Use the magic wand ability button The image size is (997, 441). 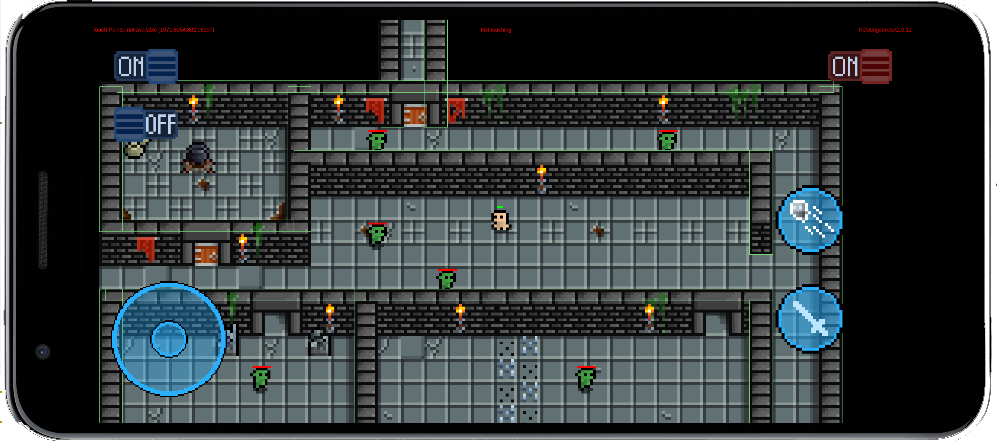tap(809, 219)
